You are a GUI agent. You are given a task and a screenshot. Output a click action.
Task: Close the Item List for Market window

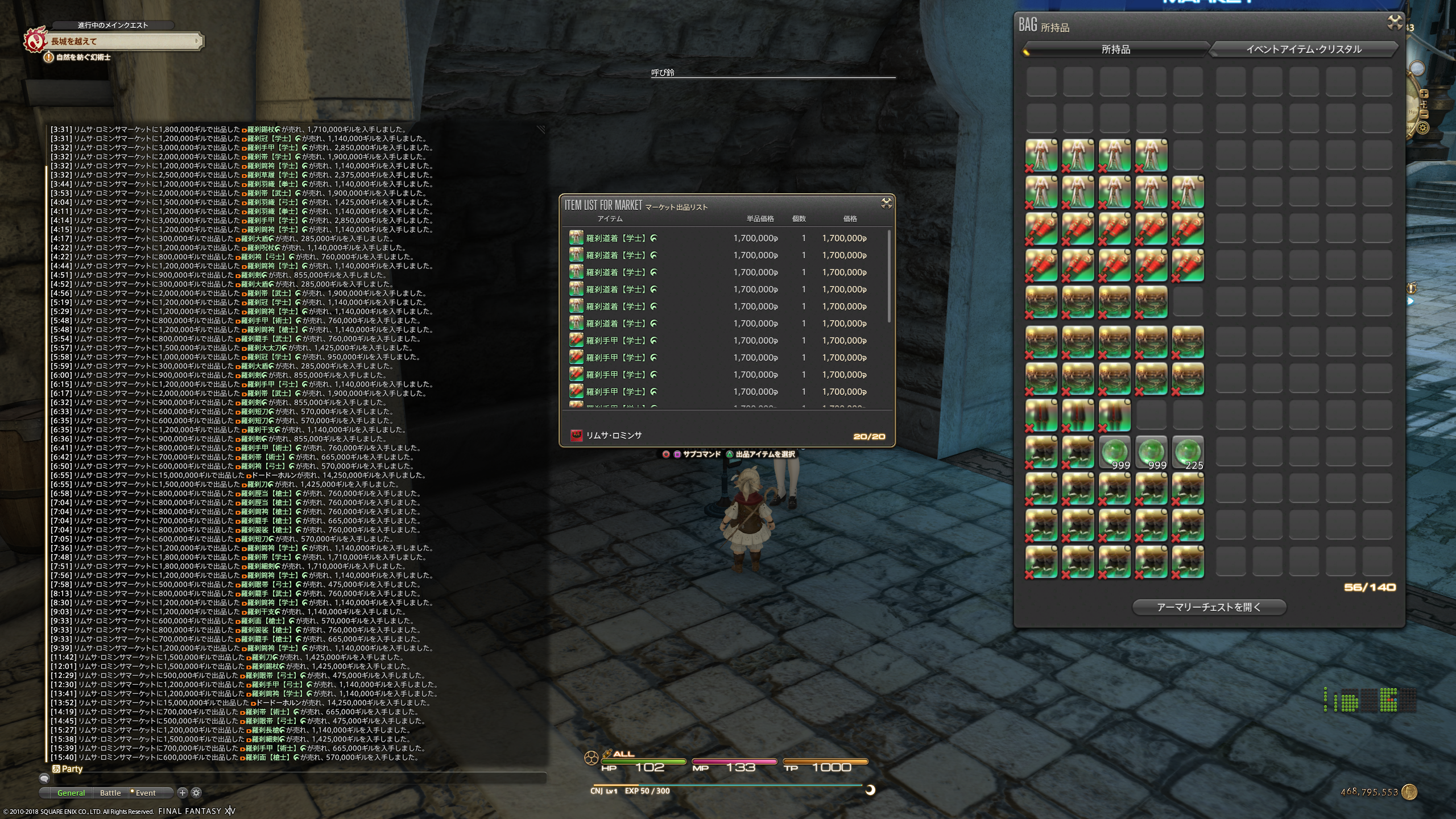coord(886,204)
